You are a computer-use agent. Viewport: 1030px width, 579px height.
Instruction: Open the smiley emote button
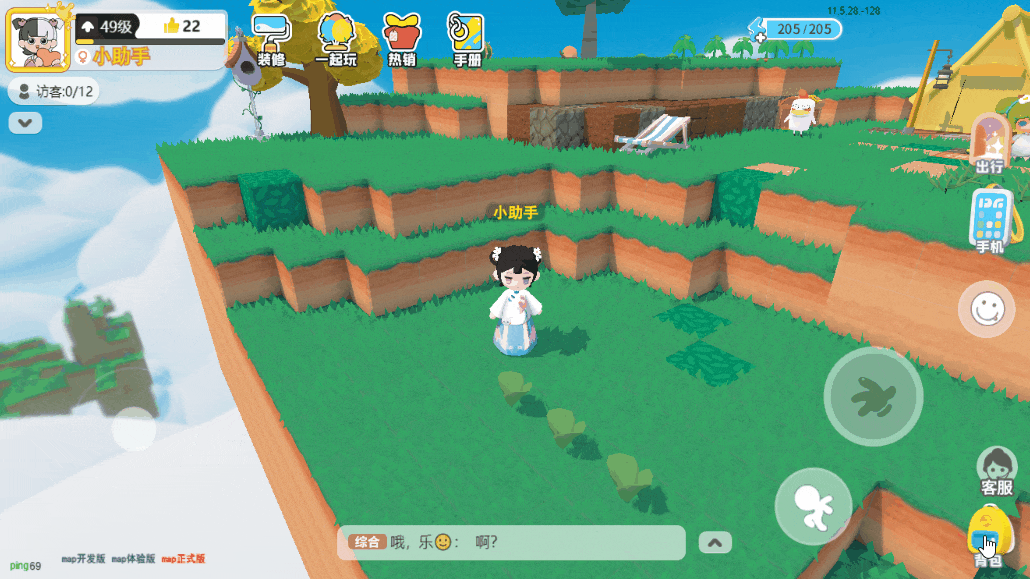coord(986,309)
